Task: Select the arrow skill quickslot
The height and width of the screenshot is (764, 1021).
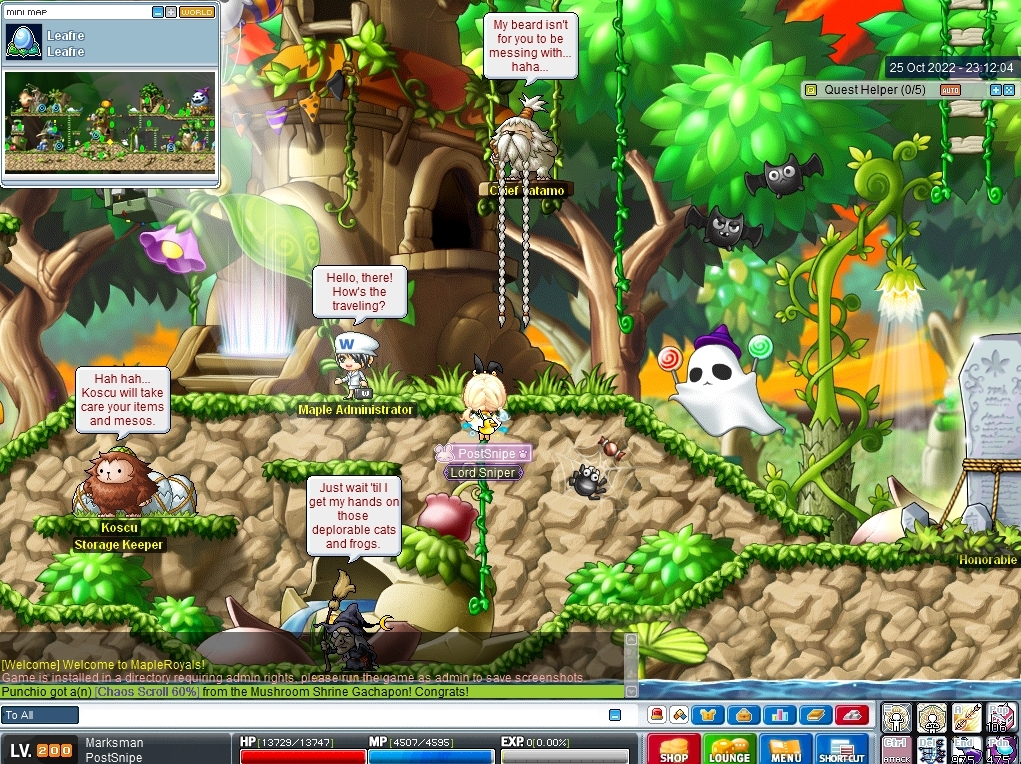Action: click(966, 717)
